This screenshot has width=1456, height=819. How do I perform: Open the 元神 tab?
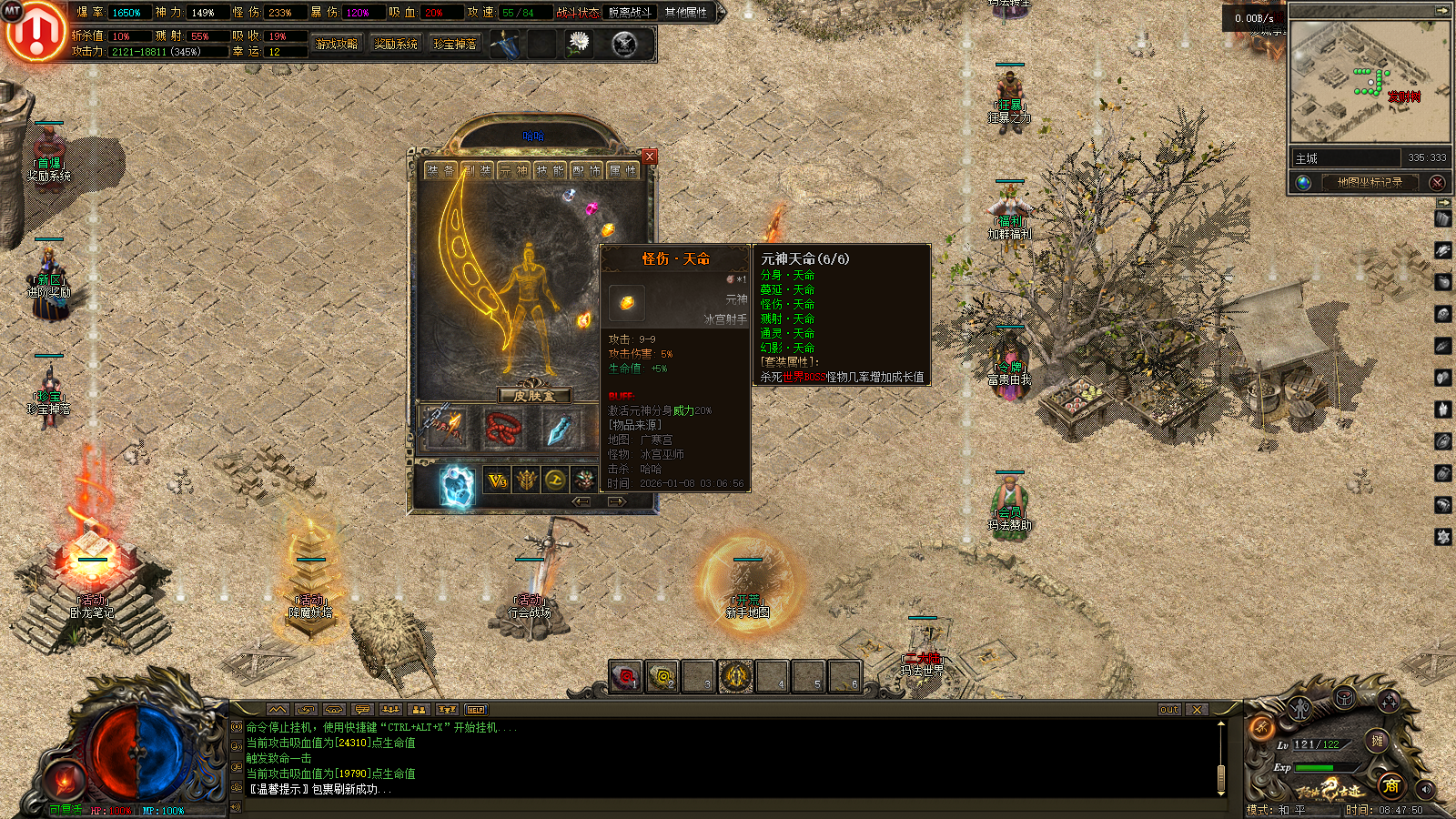tap(514, 170)
